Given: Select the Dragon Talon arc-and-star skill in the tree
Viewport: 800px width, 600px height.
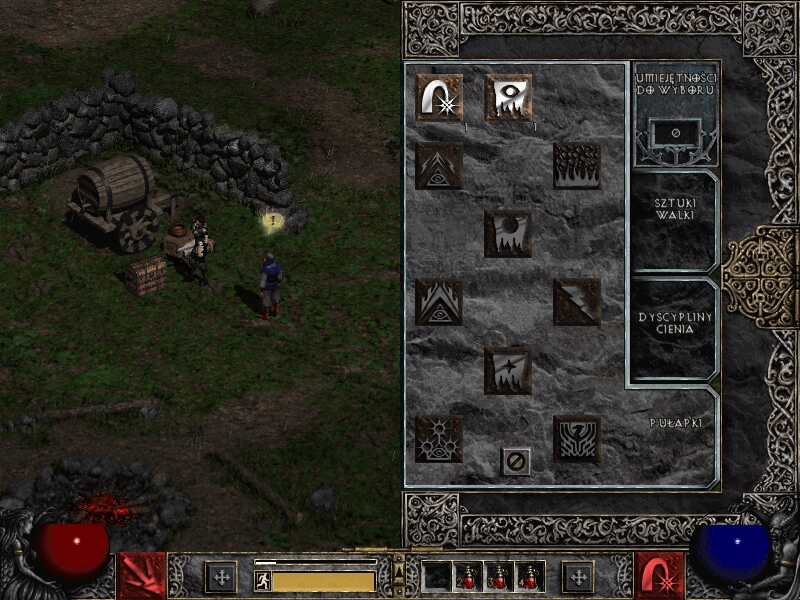Looking at the screenshot, I should 439,98.
